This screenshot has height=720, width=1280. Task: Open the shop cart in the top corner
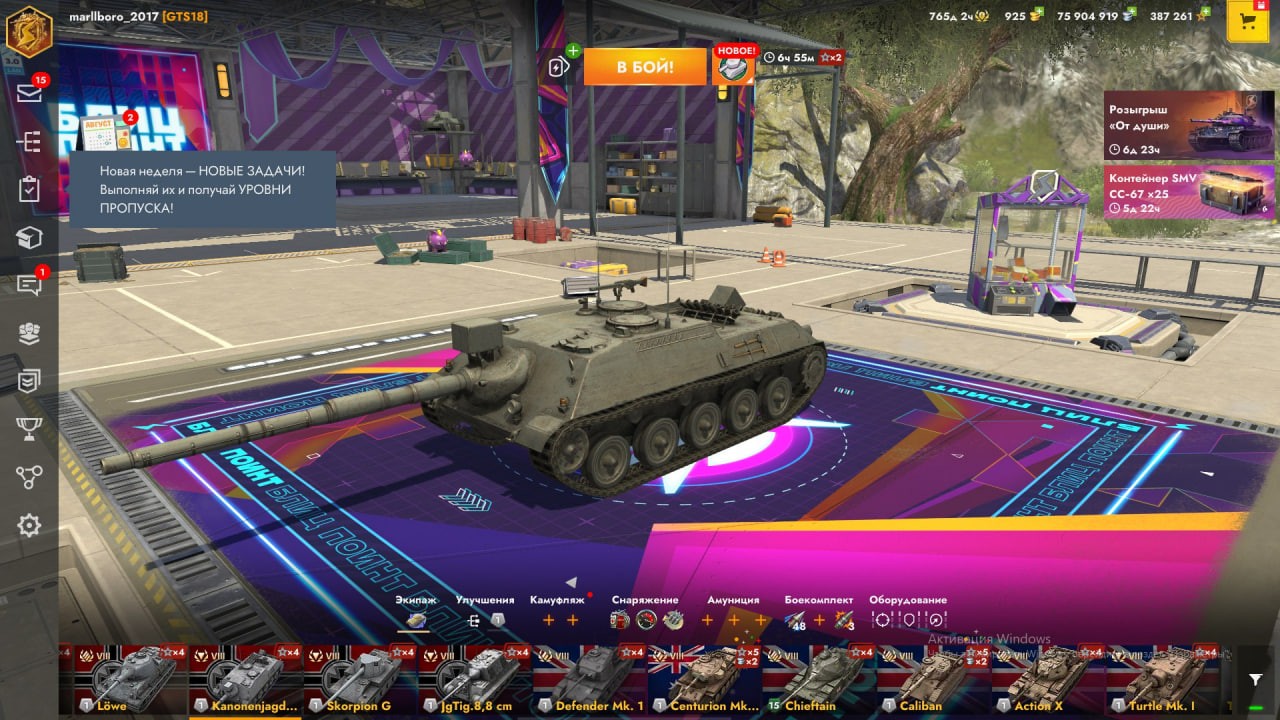tap(1247, 22)
